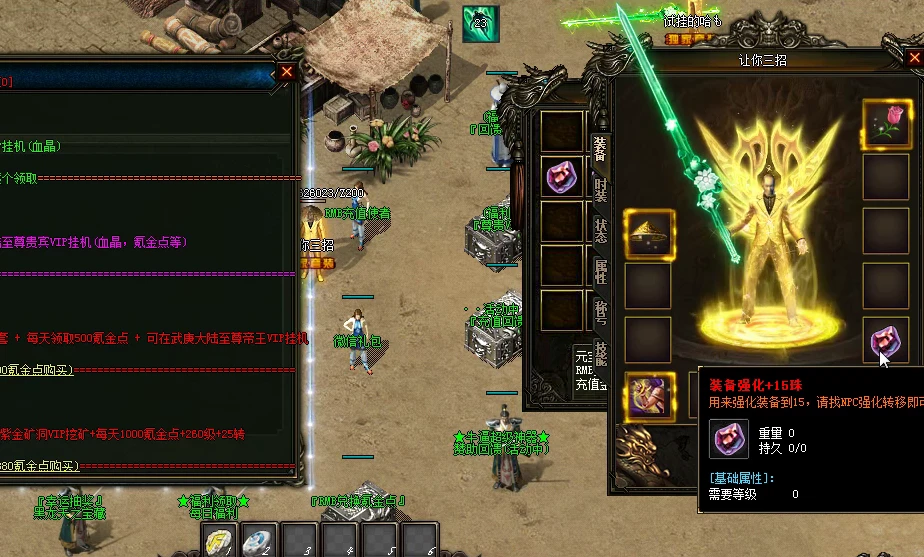
Task: Switch to the 状态 status tab
Action: (x=600, y=231)
